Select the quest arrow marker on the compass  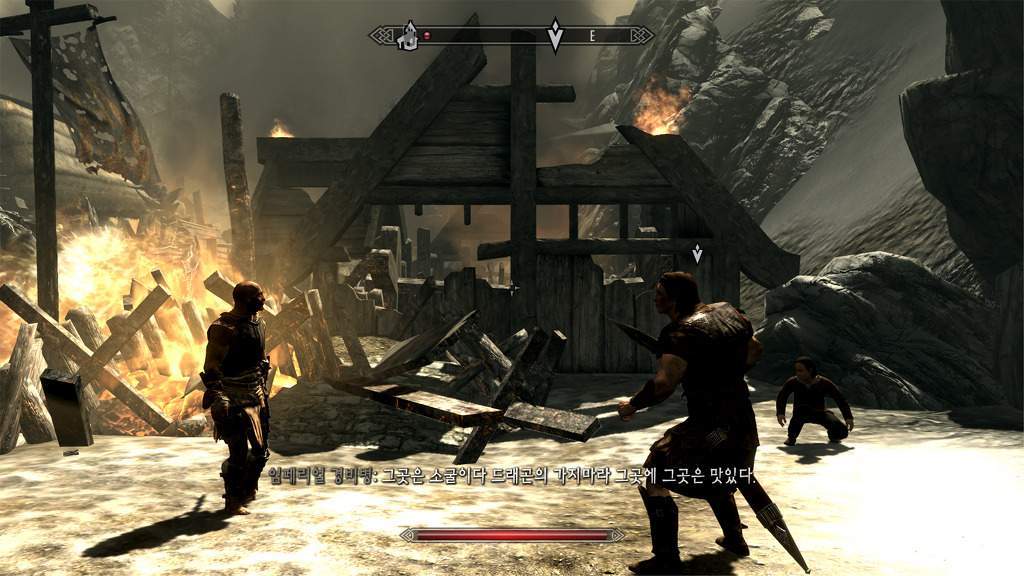click(555, 36)
